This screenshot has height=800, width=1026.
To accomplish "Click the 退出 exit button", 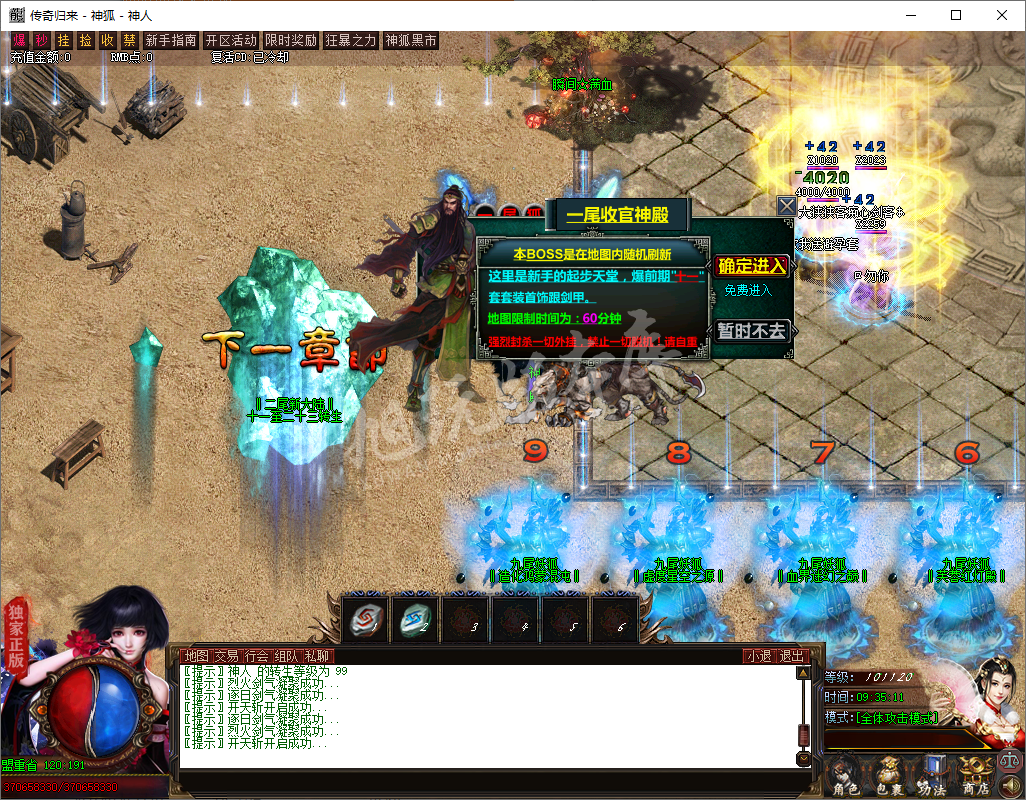I will 791,656.
